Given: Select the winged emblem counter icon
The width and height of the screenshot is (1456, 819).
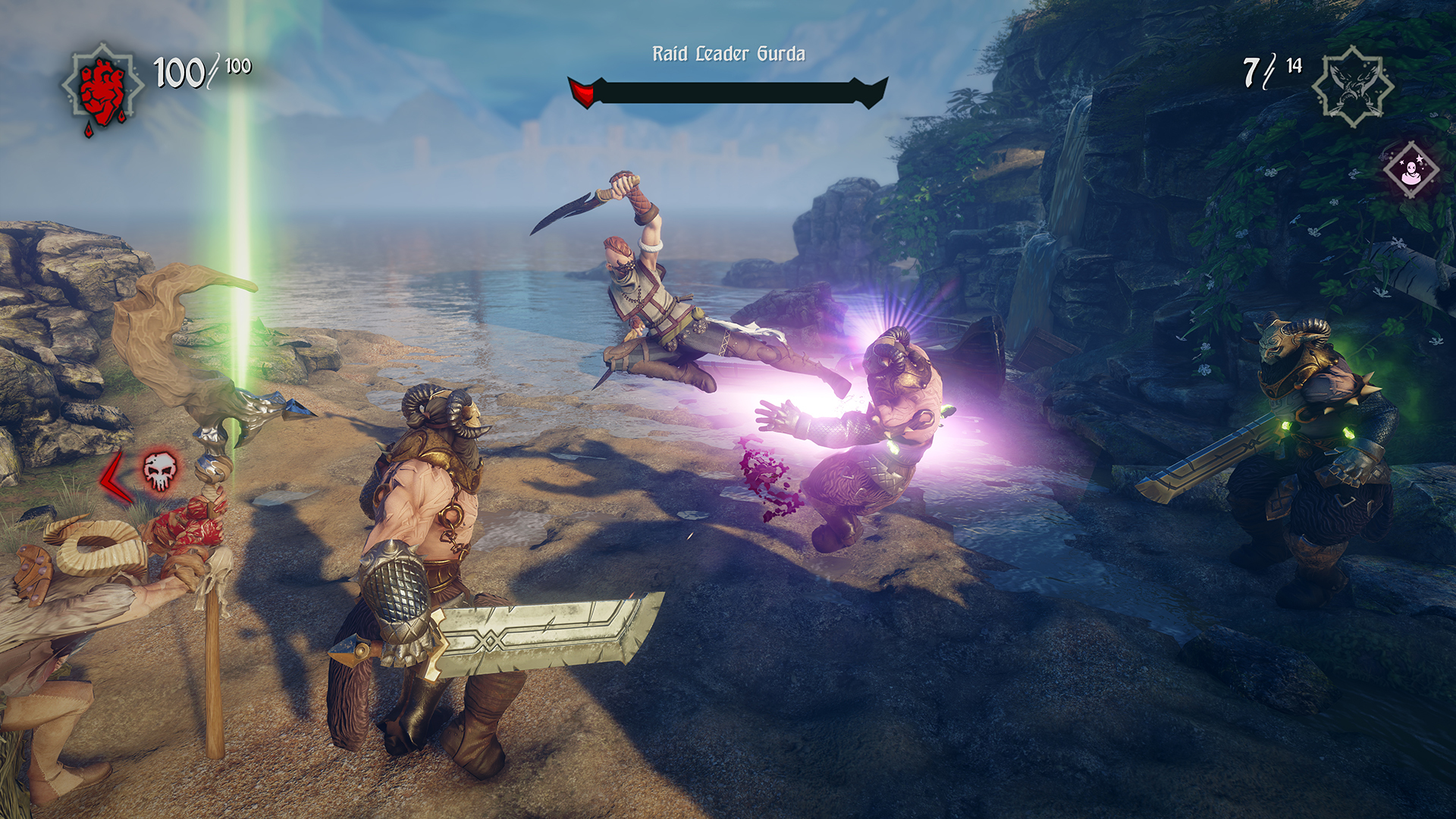Looking at the screenshot, I should coord(1352,87).
